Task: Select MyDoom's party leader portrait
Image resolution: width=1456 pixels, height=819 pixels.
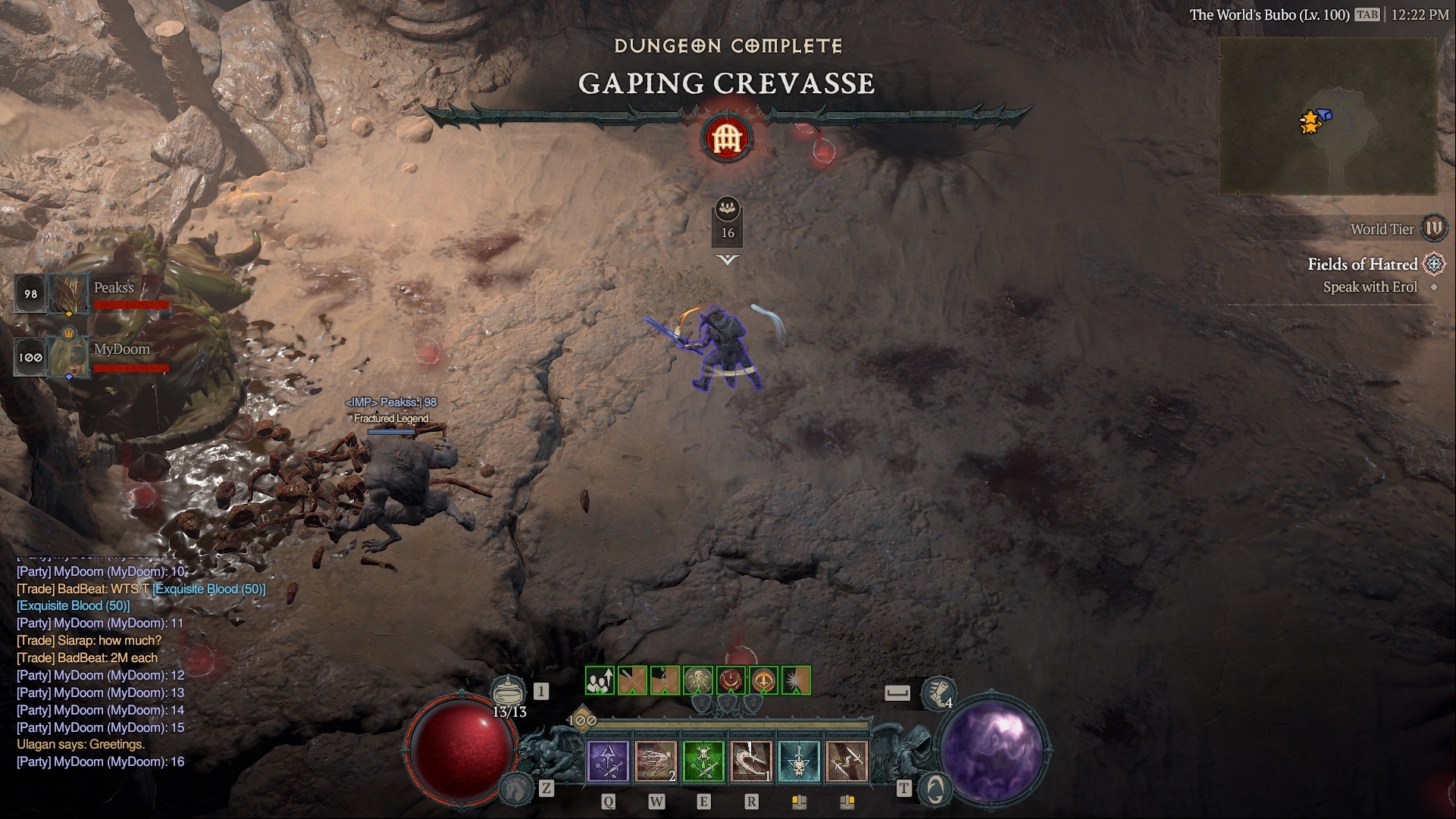Action: [x=69, y=356]
